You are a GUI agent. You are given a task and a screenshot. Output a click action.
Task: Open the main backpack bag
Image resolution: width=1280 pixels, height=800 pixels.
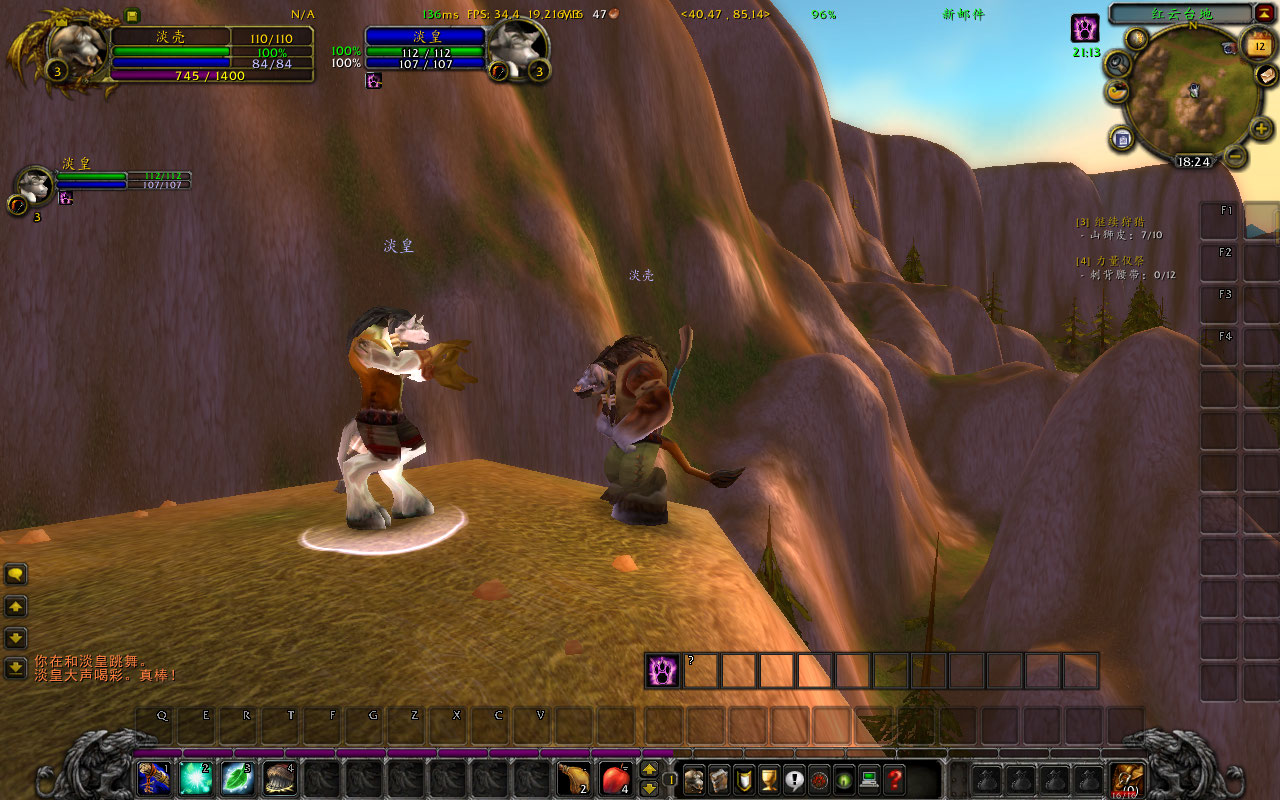1130,777
